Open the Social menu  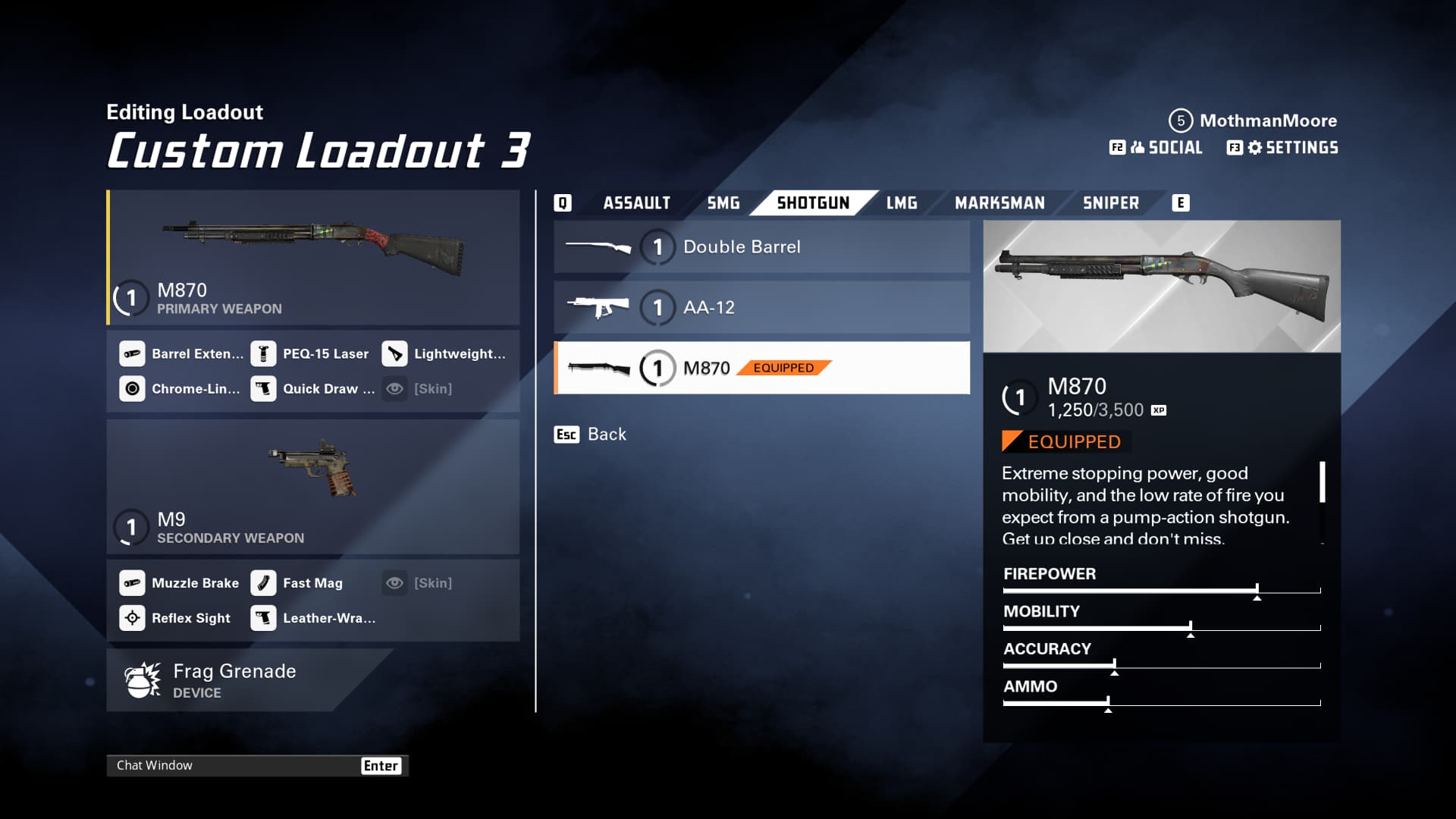(x=1156, y=148)
